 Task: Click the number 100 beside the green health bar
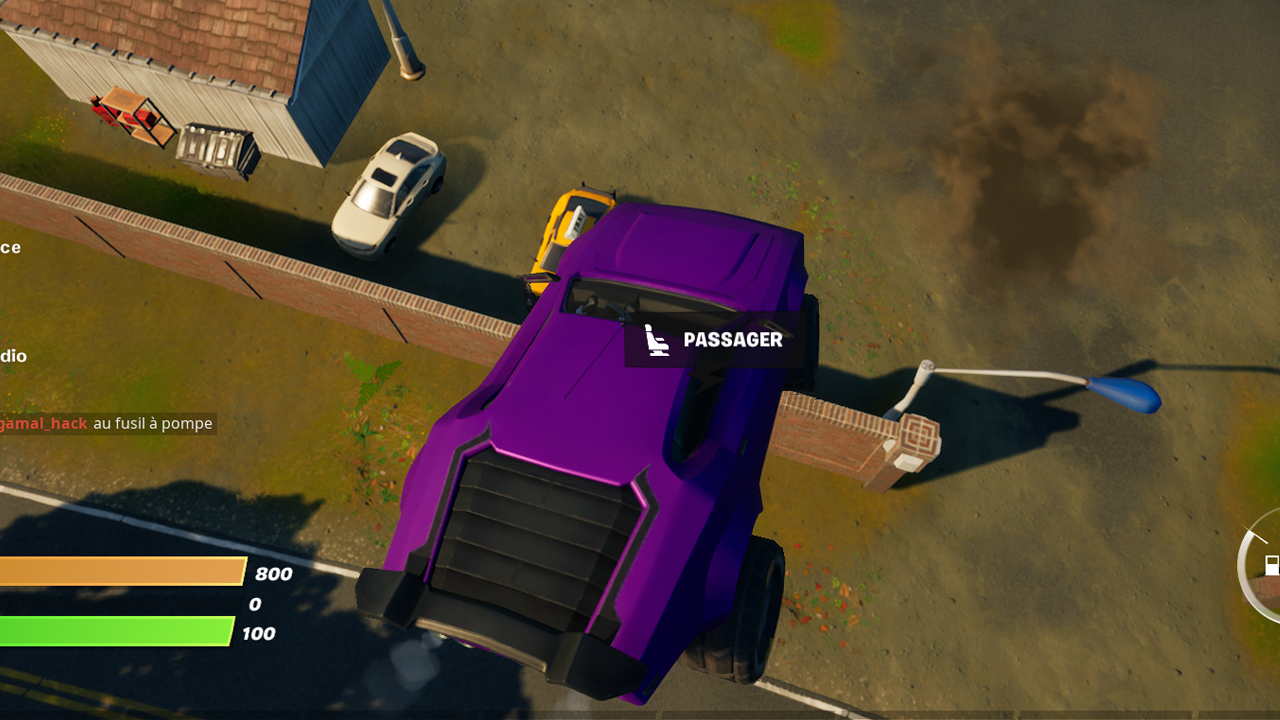258,633
